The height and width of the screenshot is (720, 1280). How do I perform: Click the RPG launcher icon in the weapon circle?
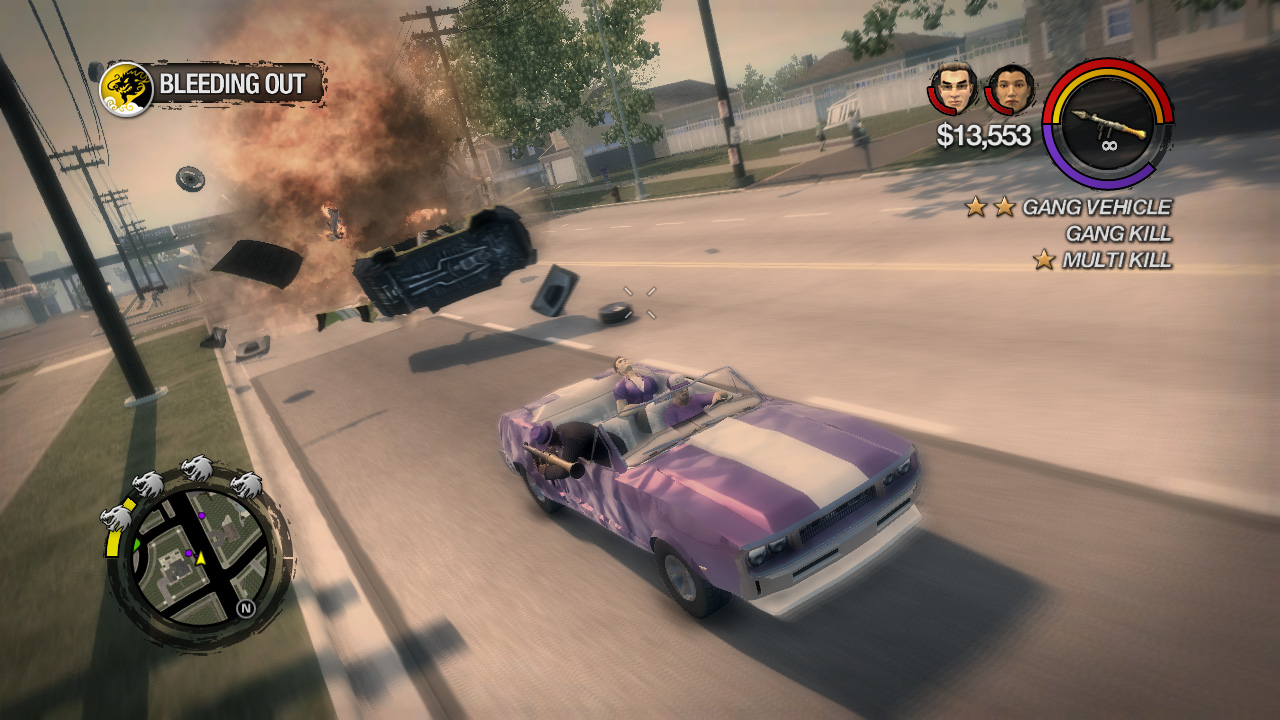(x=1108, y=122)
